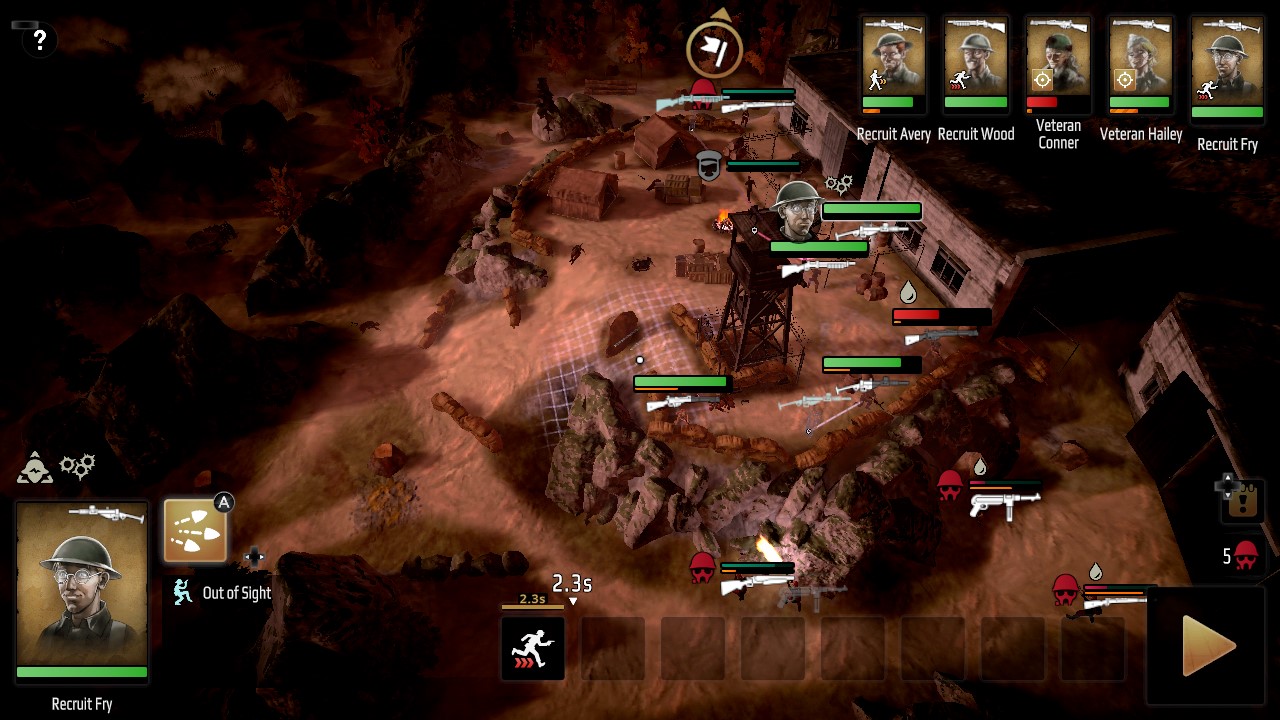Select the sprint ability in the action bar
Viewport: 1280px width, 720px height.
click(533, 648)
